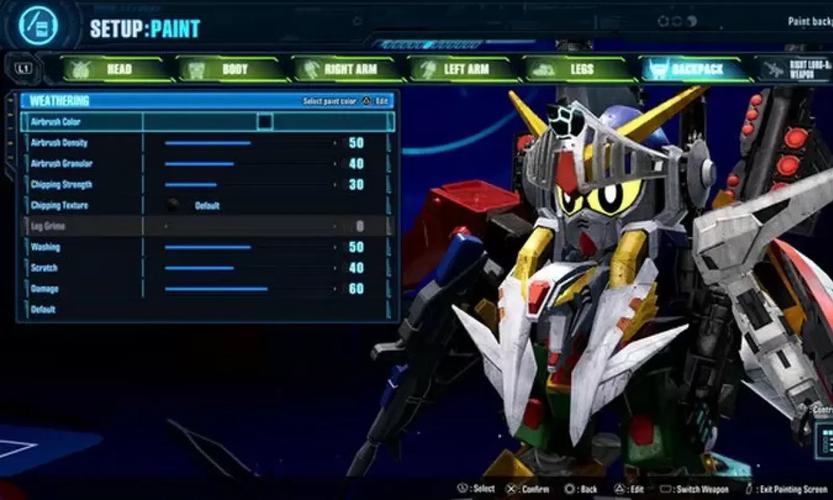This screenshot has height=500, width=833.
Task: Select the Chipping Texture row
Action: tap(200, 206)
